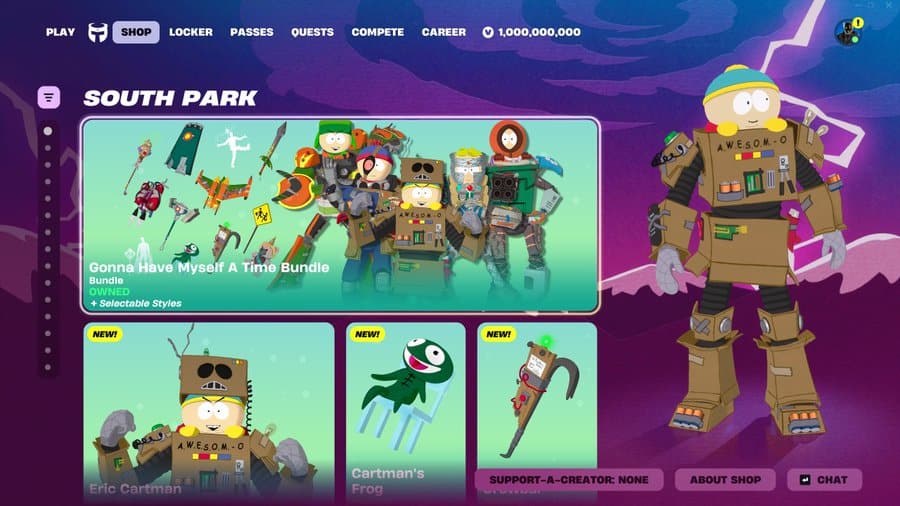Choose the Eric Cartman outfit tile
The image size is (900, 506).
point(208,410)
